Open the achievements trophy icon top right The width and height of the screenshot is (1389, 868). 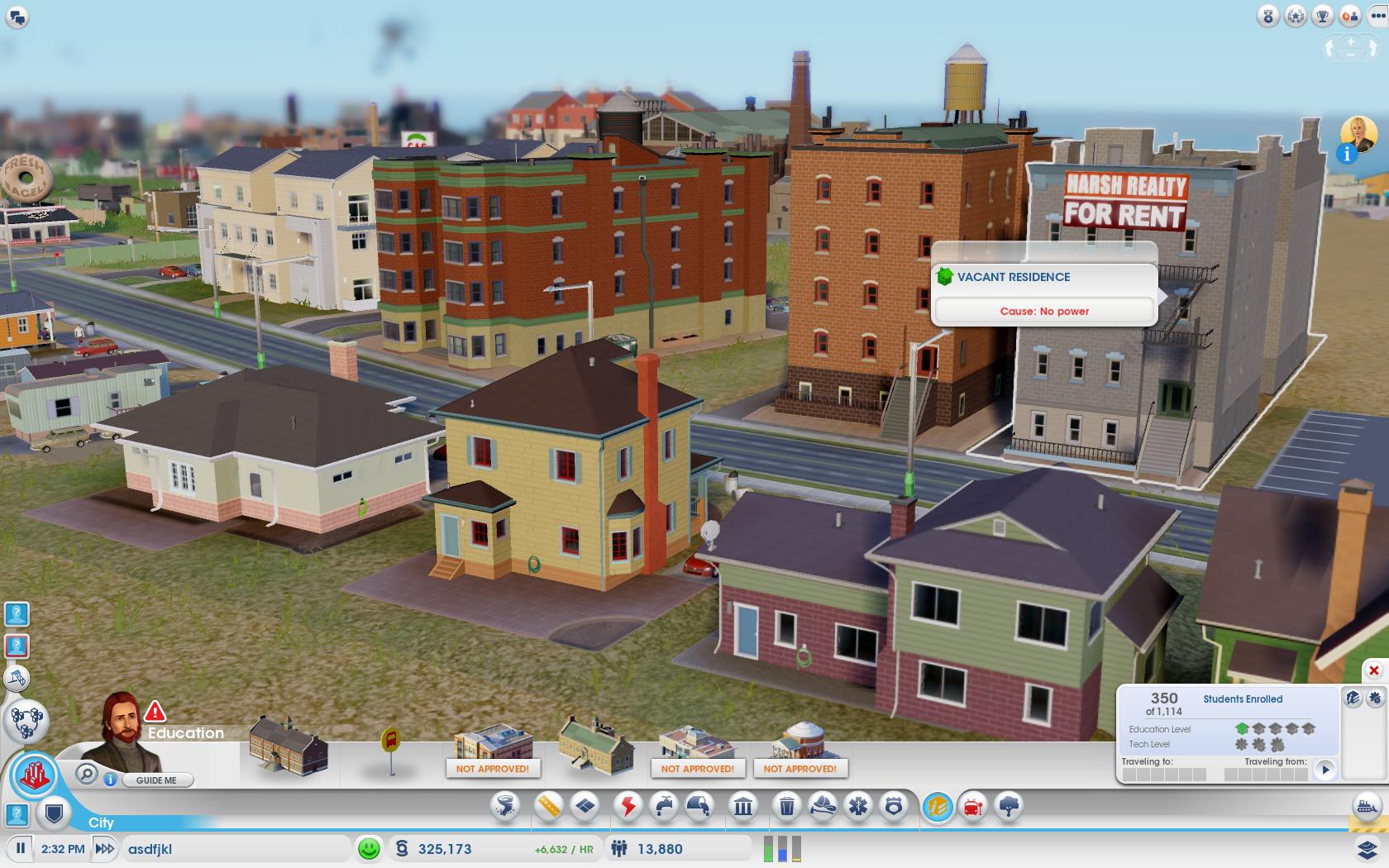click(x=1322, y=17)
